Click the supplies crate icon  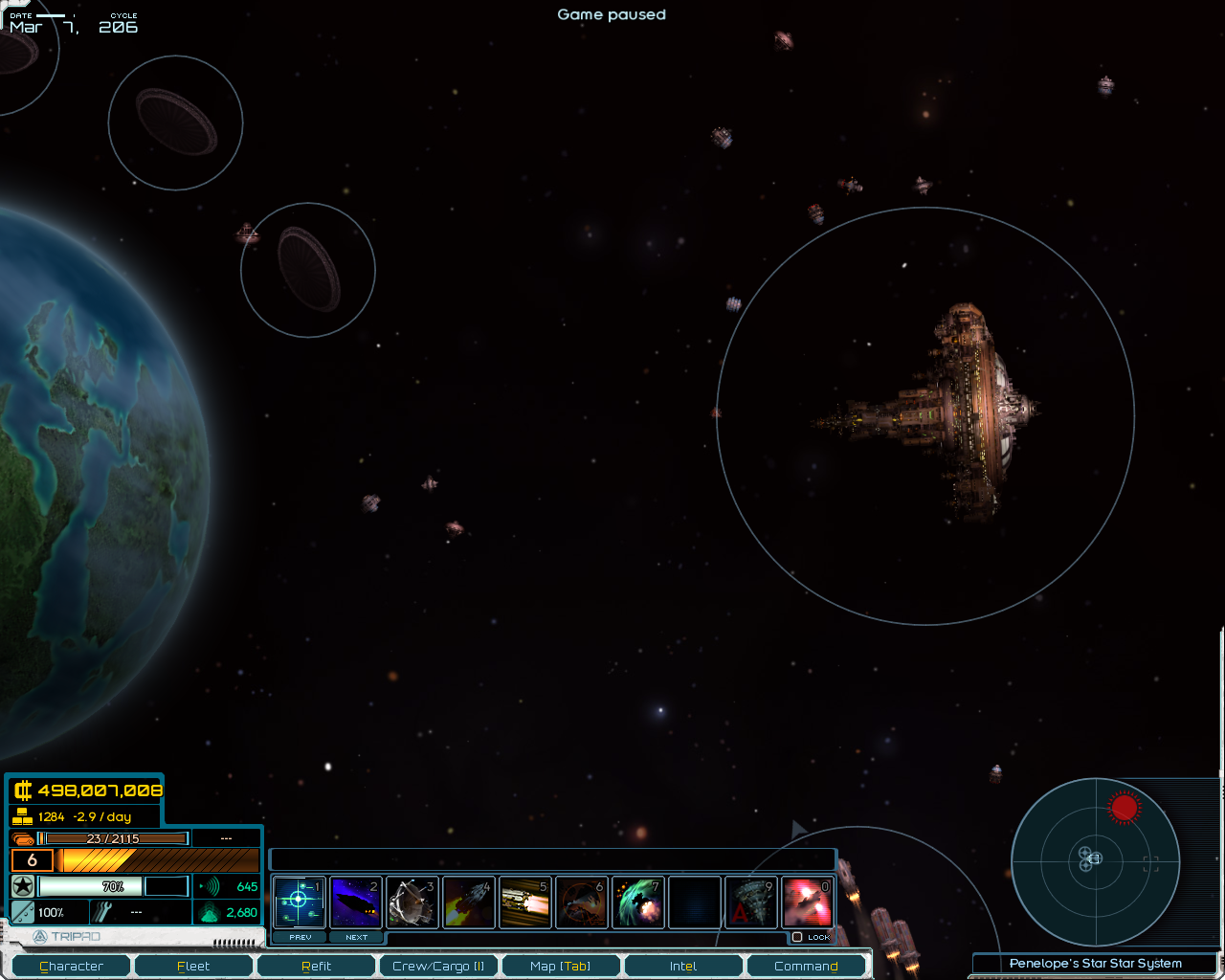(21, 816)
